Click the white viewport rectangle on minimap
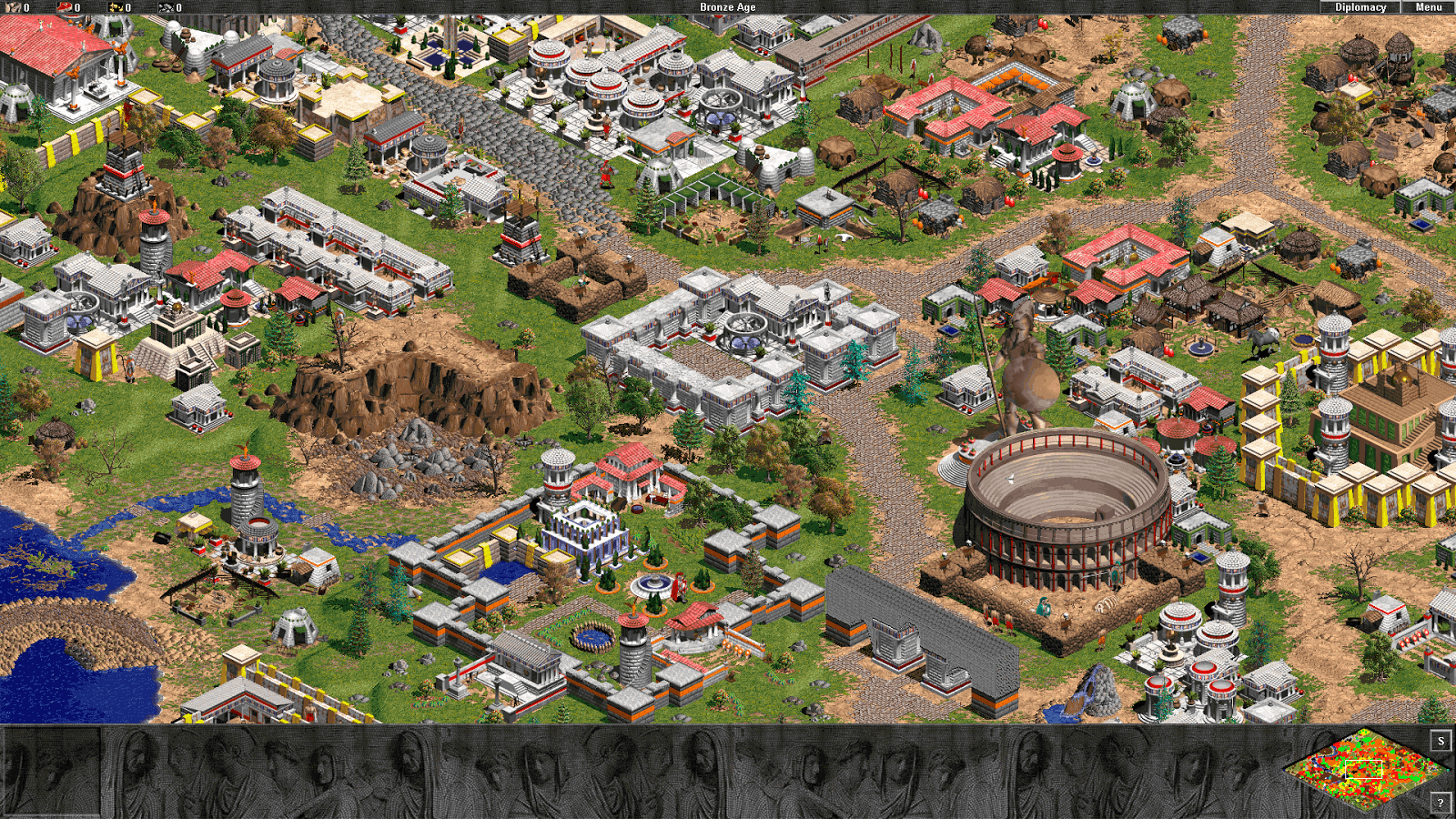The image size is (1456, 819). (x=1364, y=770)
